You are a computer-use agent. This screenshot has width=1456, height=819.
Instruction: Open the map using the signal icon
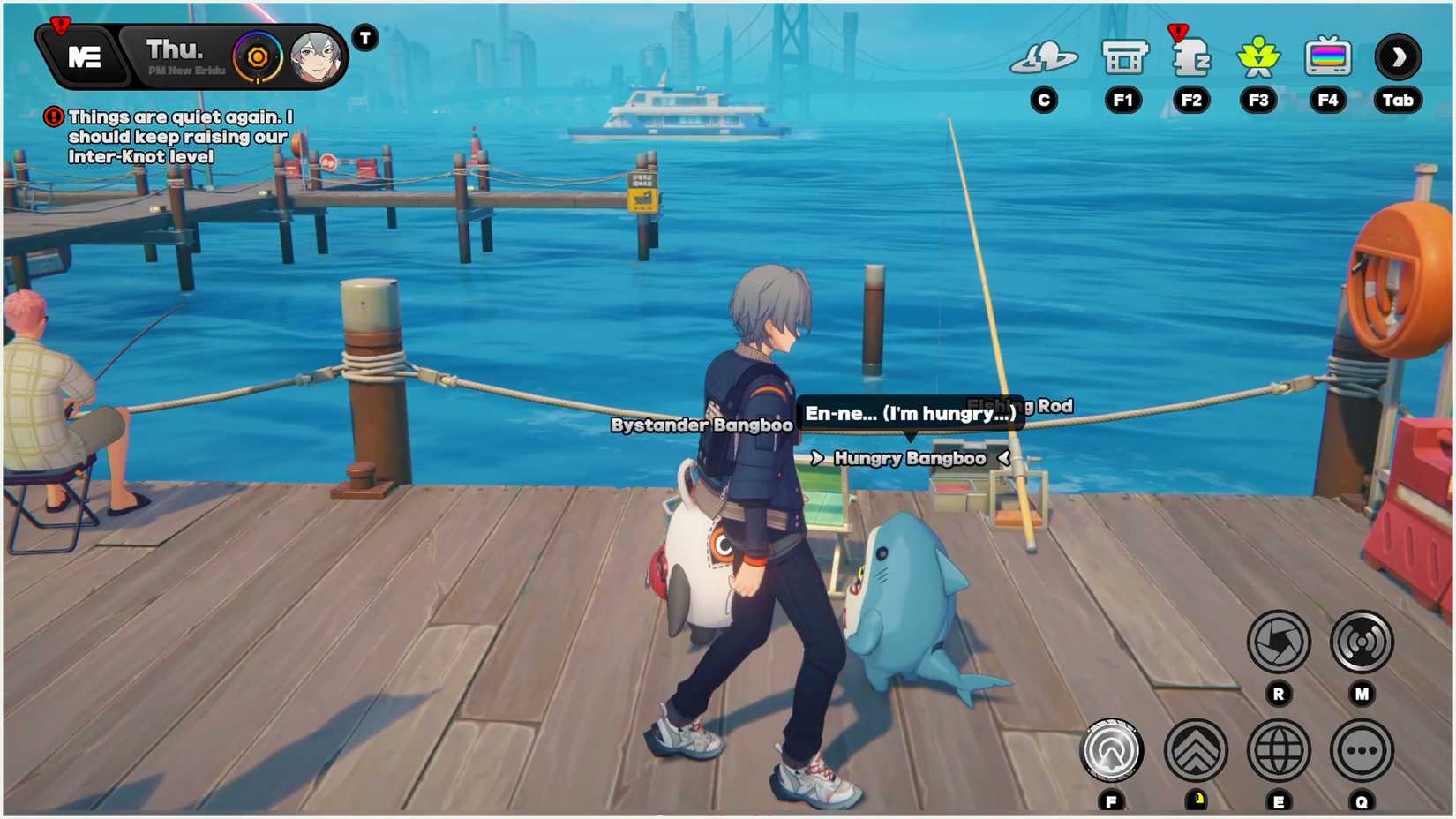[x=1360, y=642]
